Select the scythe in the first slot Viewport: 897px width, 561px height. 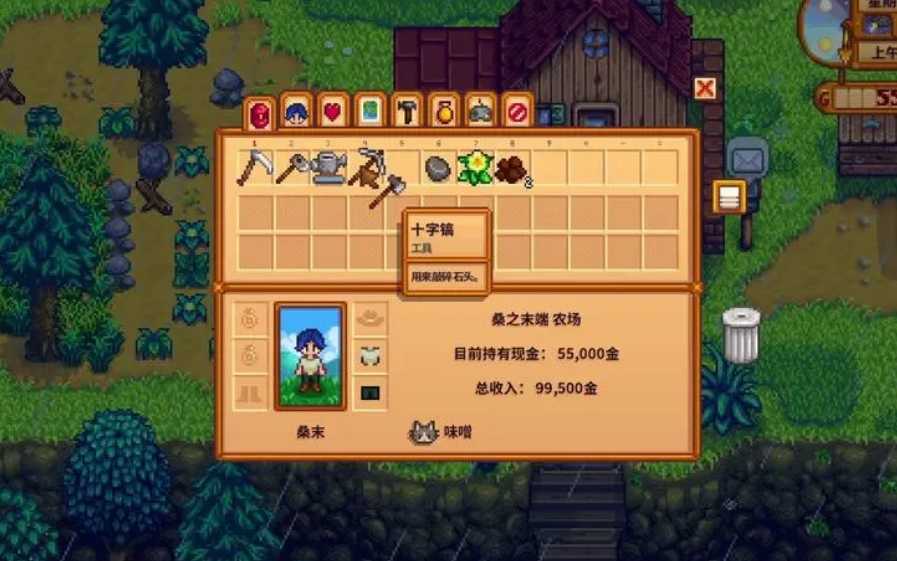[x=254, y=169]
